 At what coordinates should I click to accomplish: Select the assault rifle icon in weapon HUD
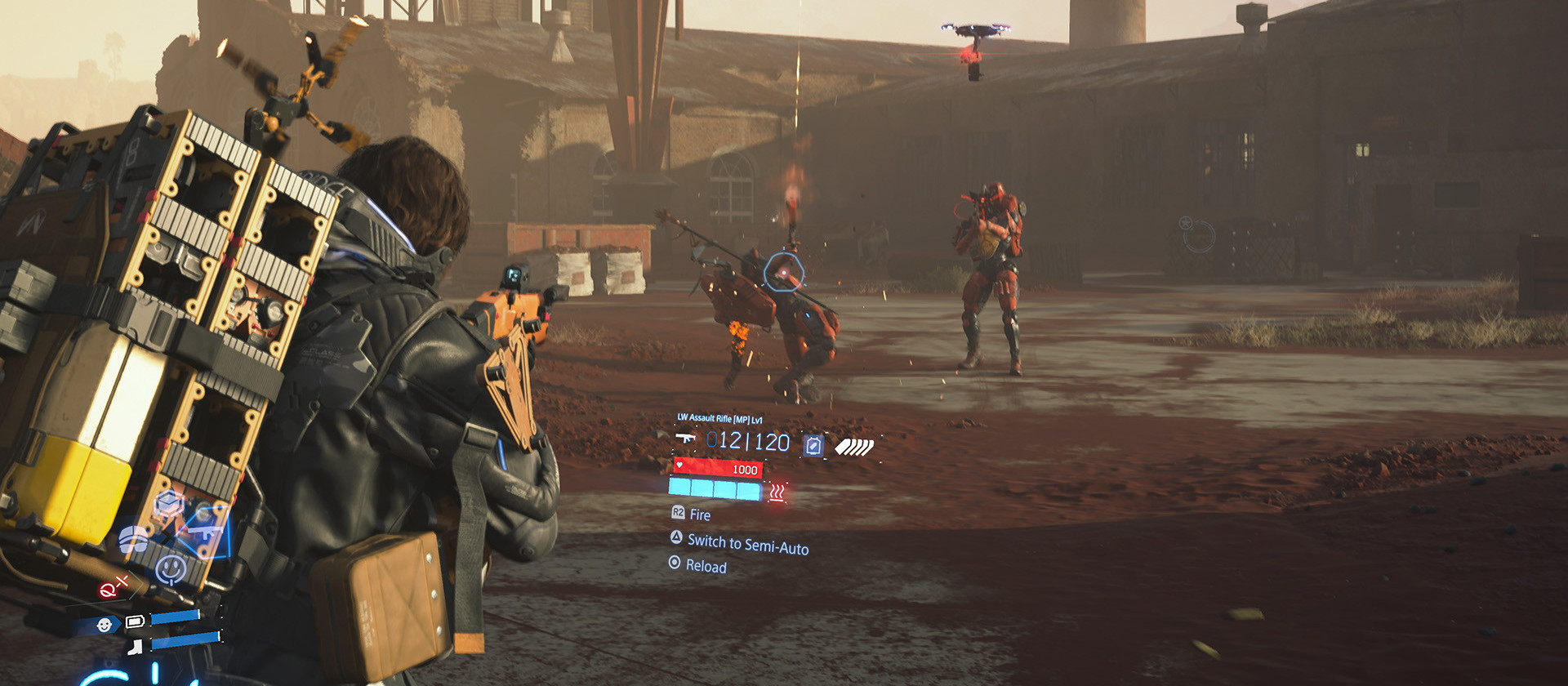tap(685, 439)
